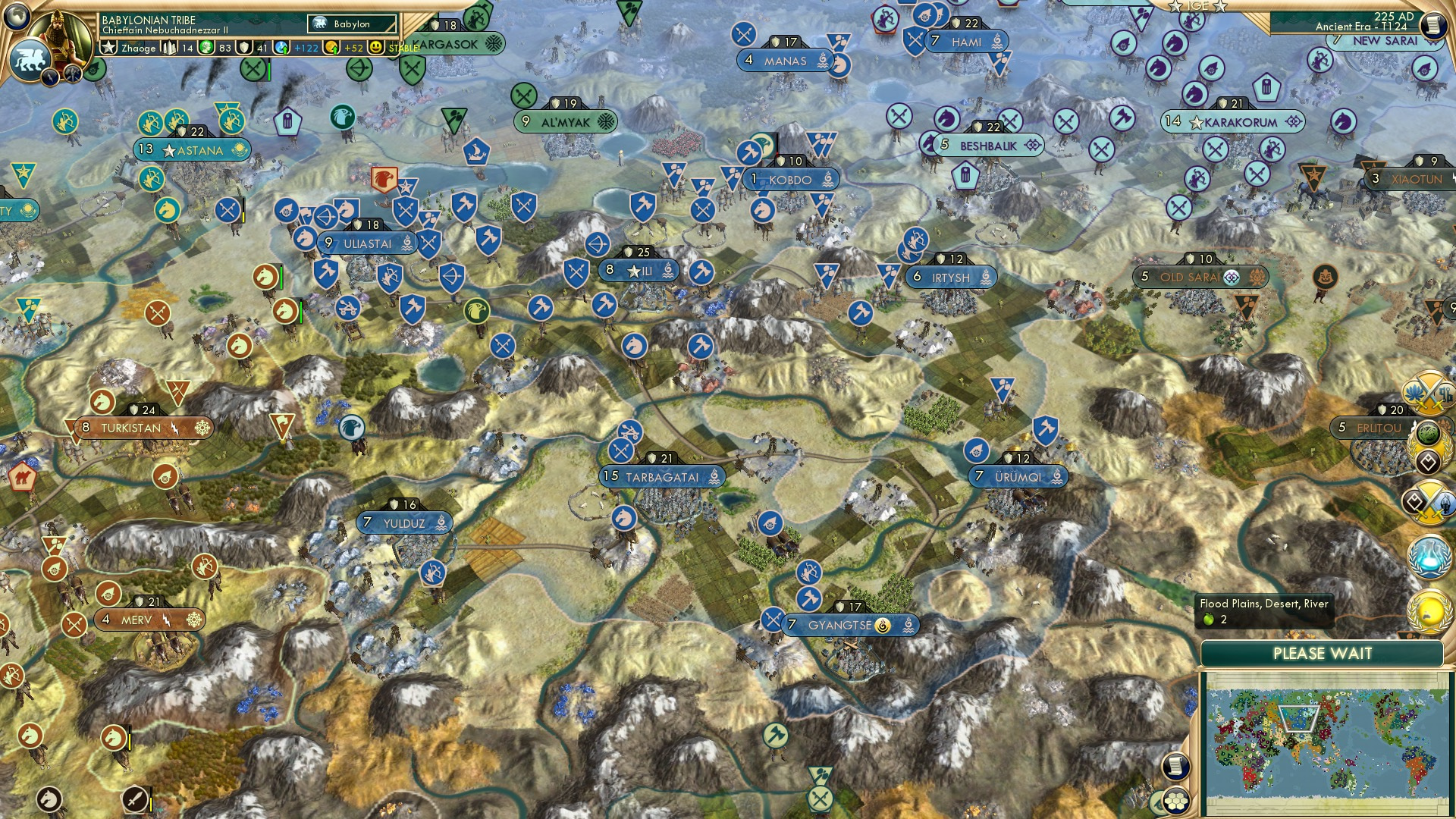Open the culture +122 counter
The image size is (1456, 819).
point(301,48)
